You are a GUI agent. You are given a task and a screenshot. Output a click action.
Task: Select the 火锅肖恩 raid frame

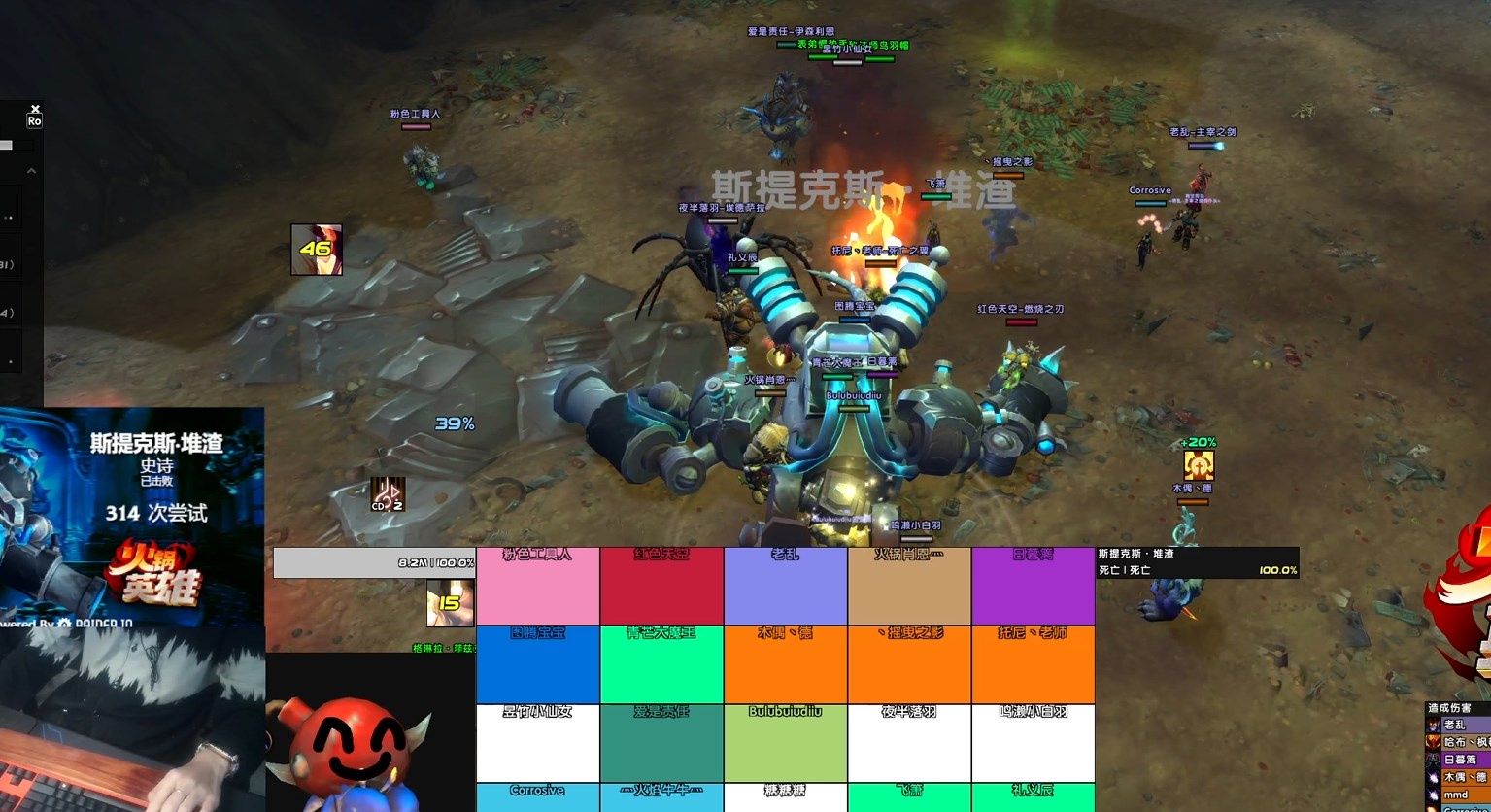909,587
